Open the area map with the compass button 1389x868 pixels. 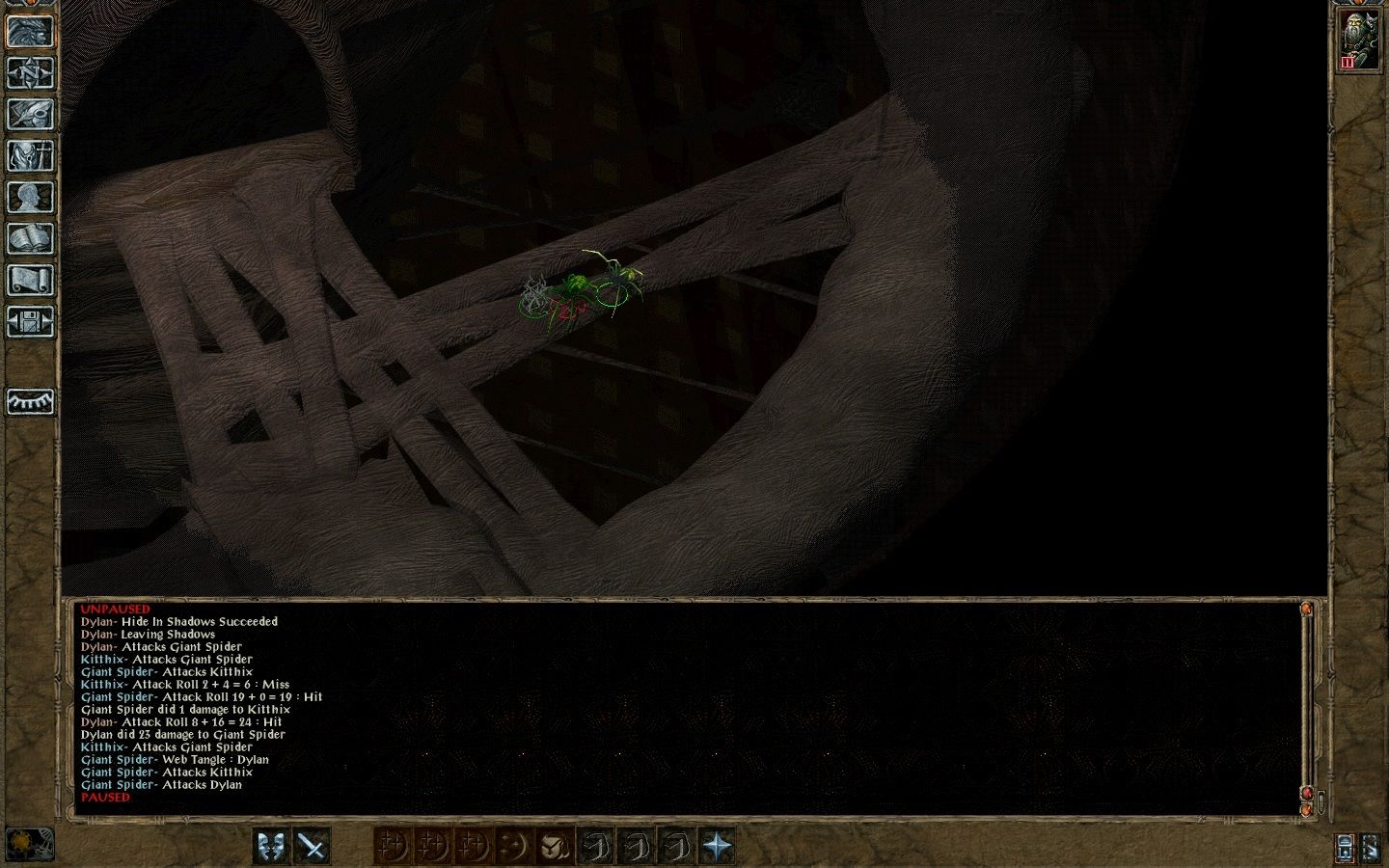pos(30,73)
